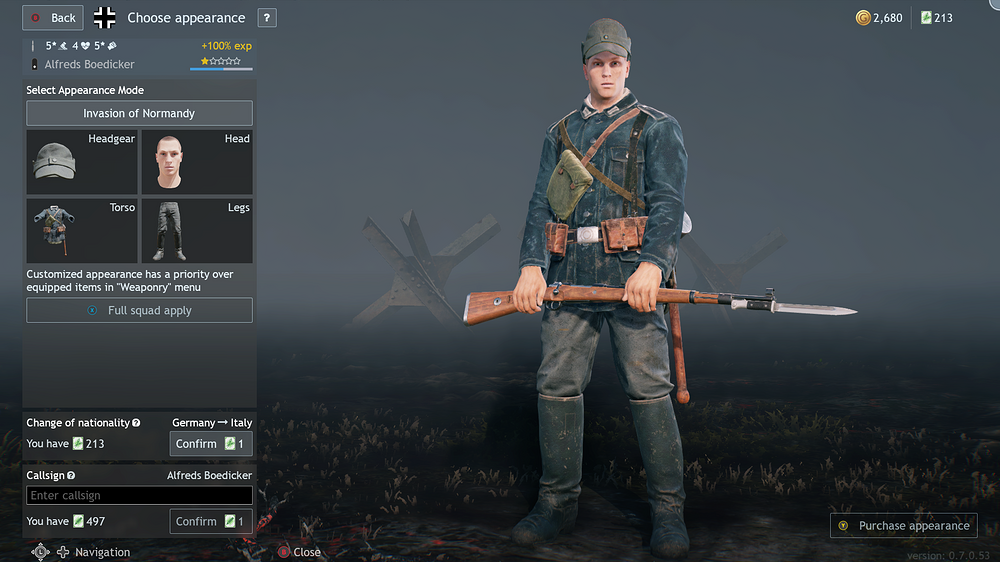The width and height of the screenshot is (1000, 562).
Task: Choose the Headgear appearance slot
Action: pyautogui.click(x=82, y=161)
